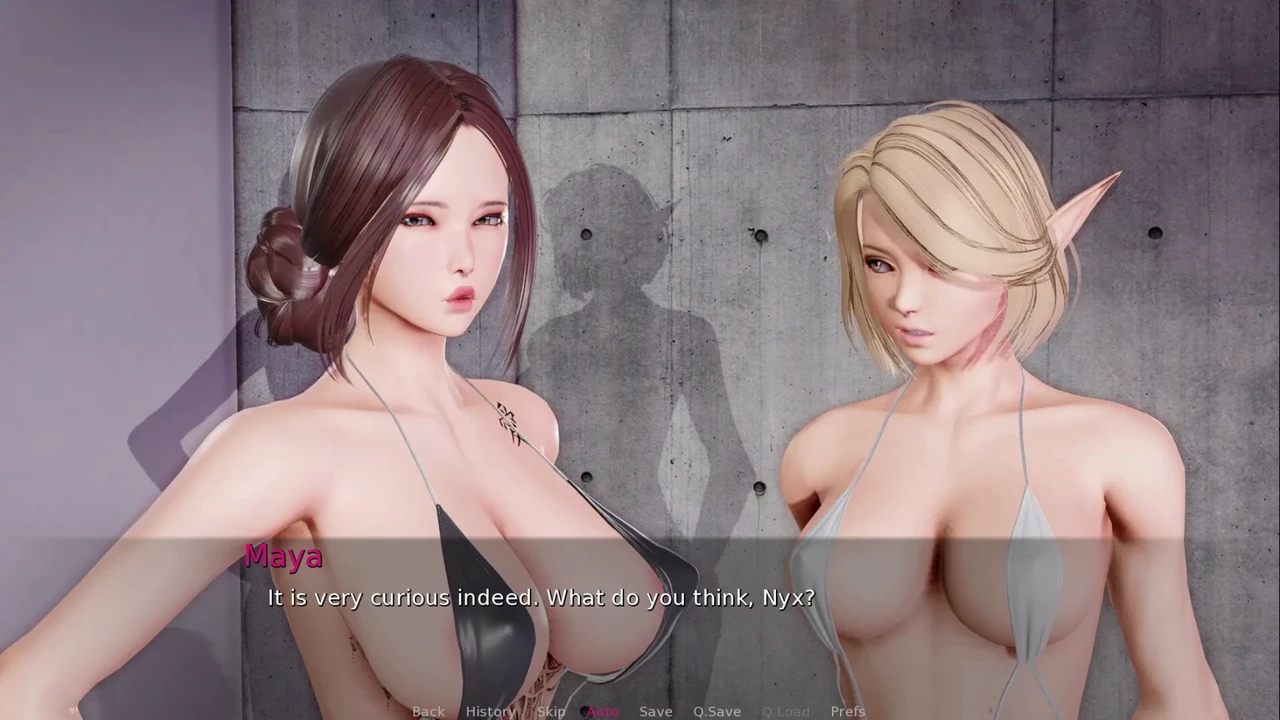Activate the Skip button
The height and width of the screenshot is (720, 1280).
551,711
